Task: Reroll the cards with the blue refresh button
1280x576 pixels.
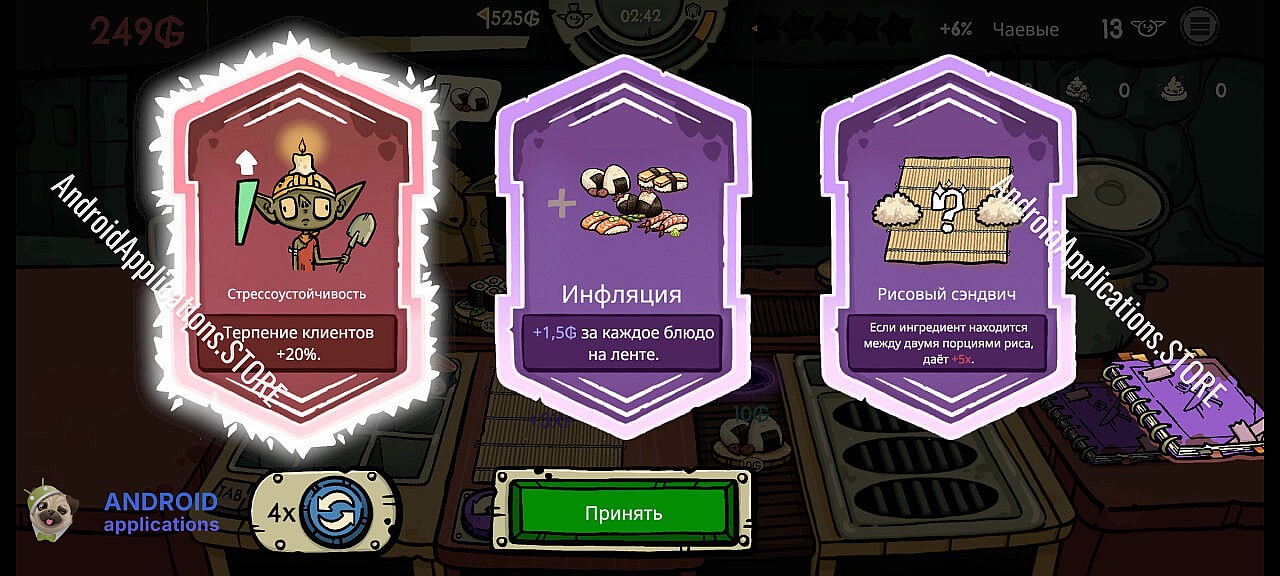Action: (x=335, y=513)
